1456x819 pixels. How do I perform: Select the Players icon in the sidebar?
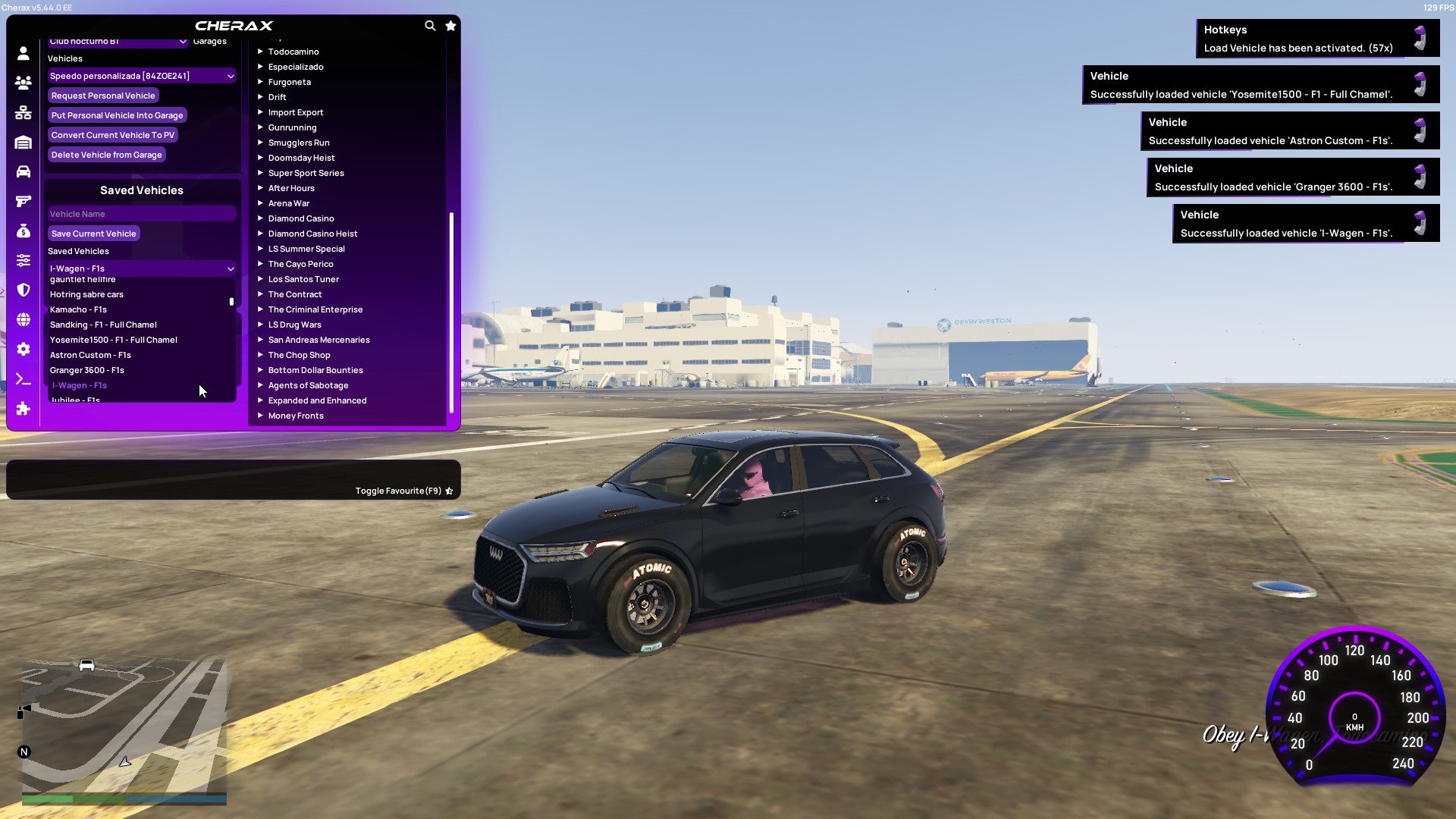pyautogui.click(x=23, y=83)
